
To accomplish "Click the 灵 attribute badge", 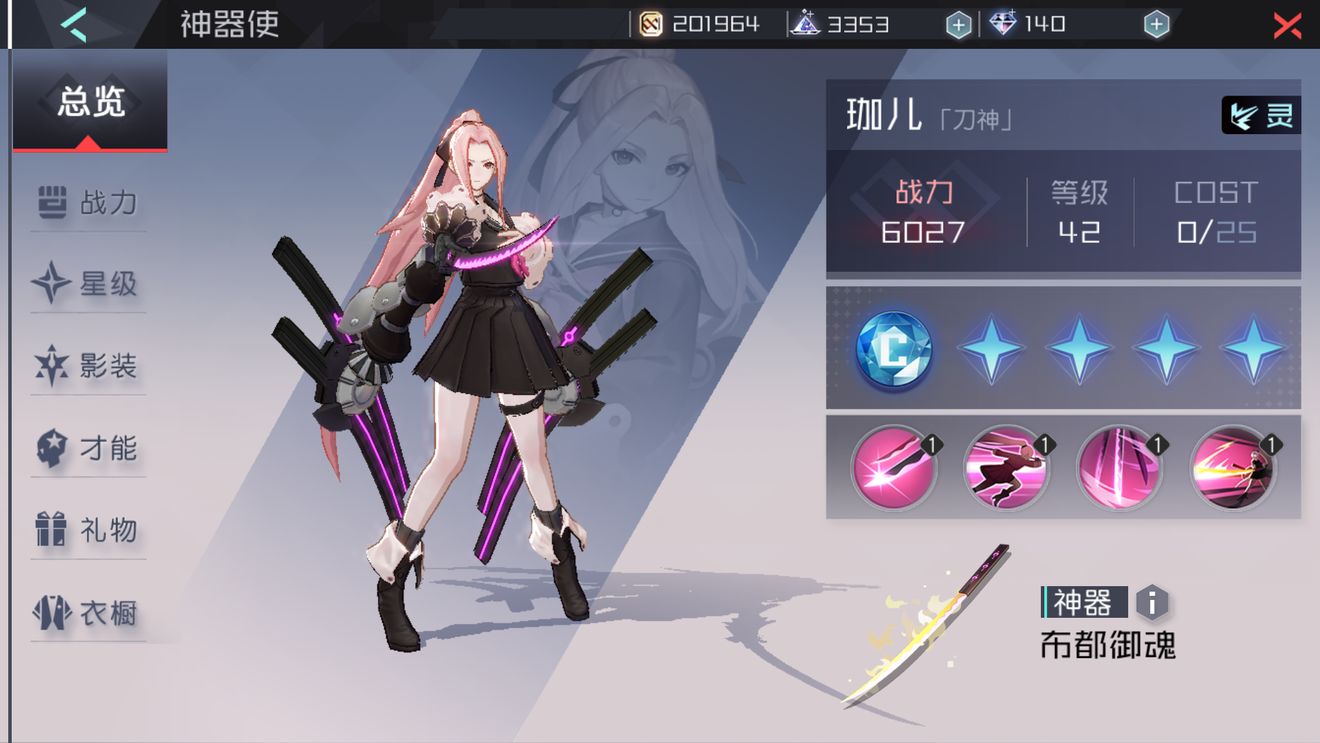I will pyautogui.click(x=1261, y=115).
